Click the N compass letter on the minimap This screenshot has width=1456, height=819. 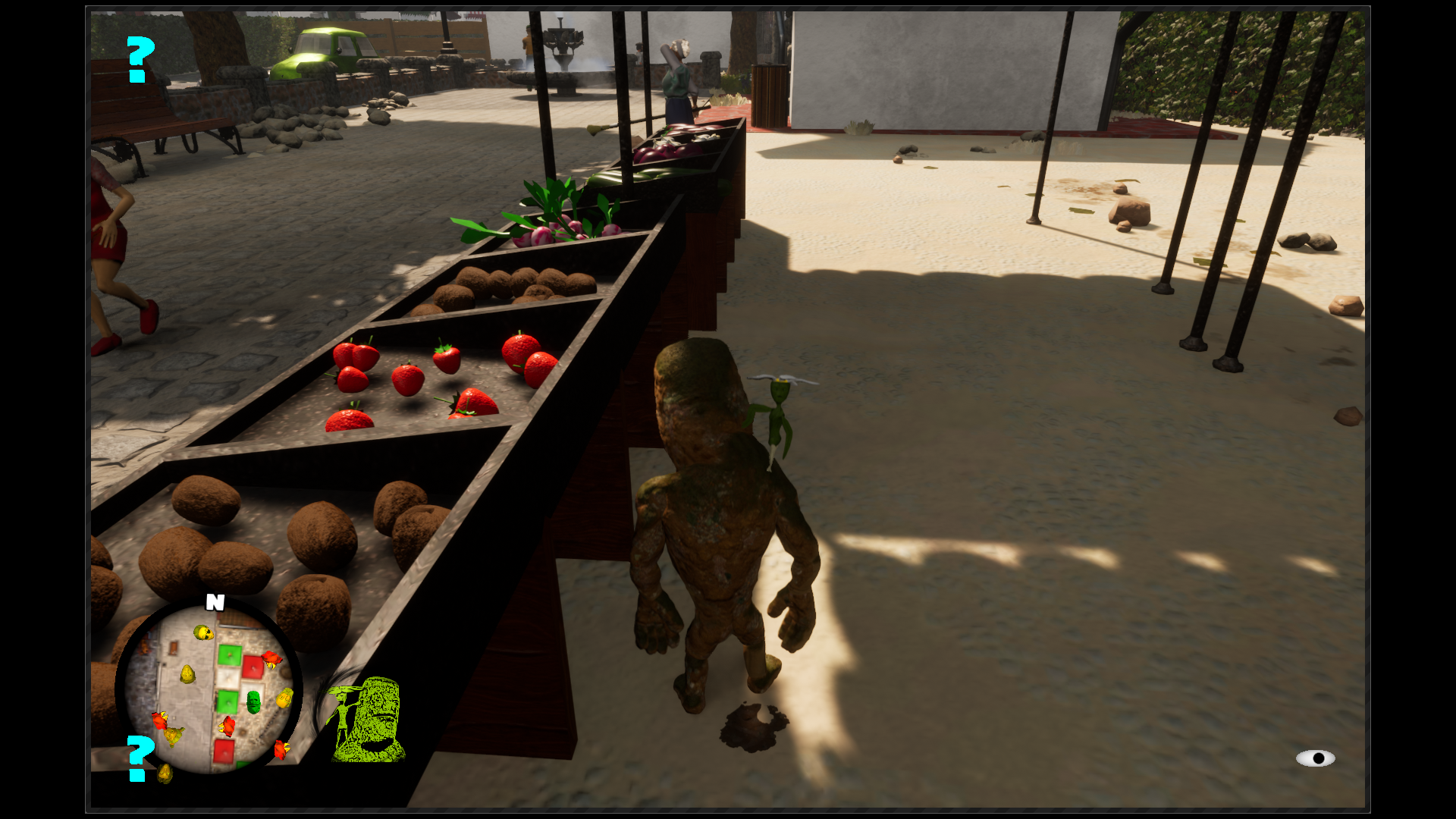coord(215,601)
